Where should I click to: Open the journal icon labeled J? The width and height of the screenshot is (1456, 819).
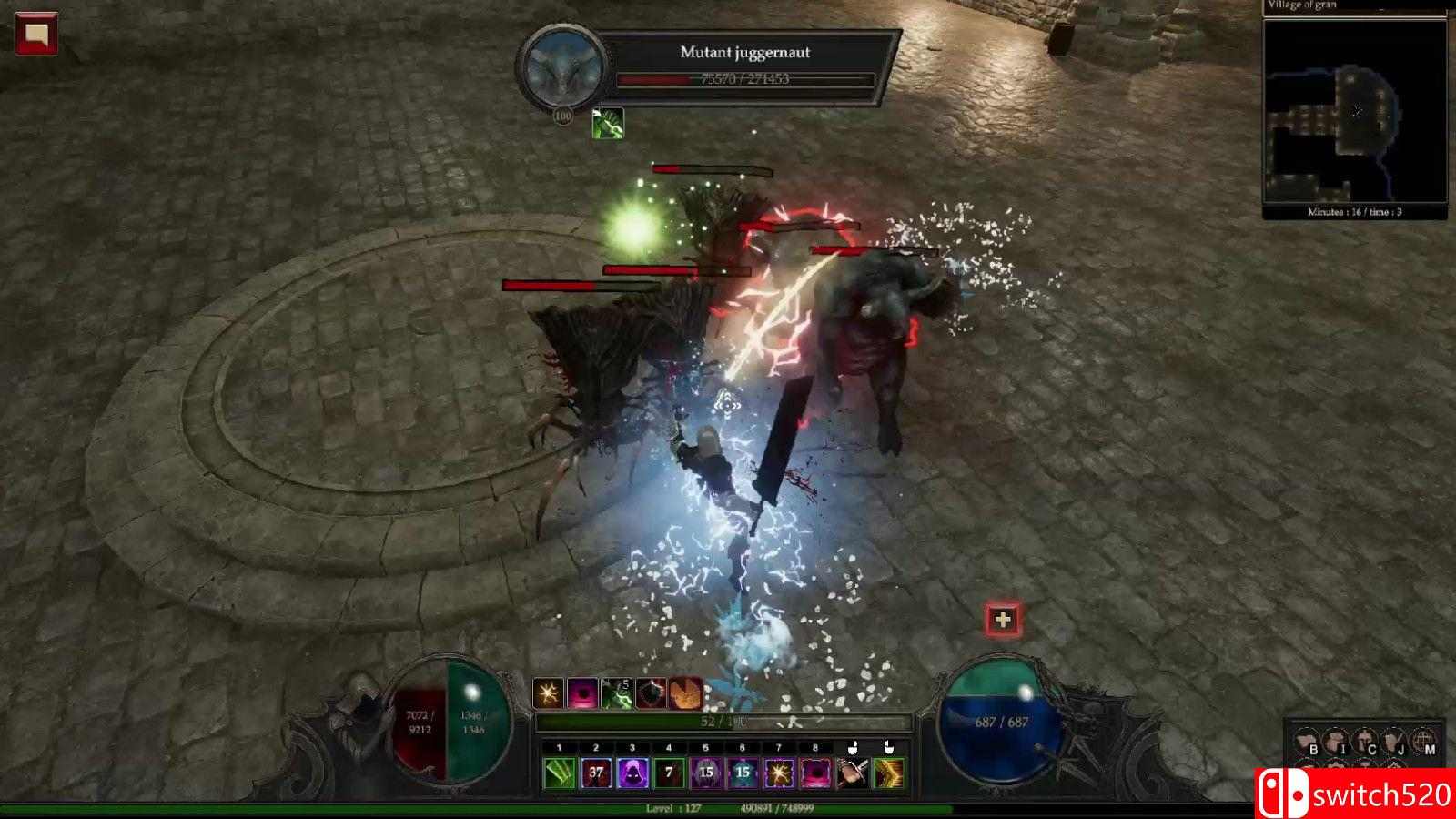coord(1394,742)
